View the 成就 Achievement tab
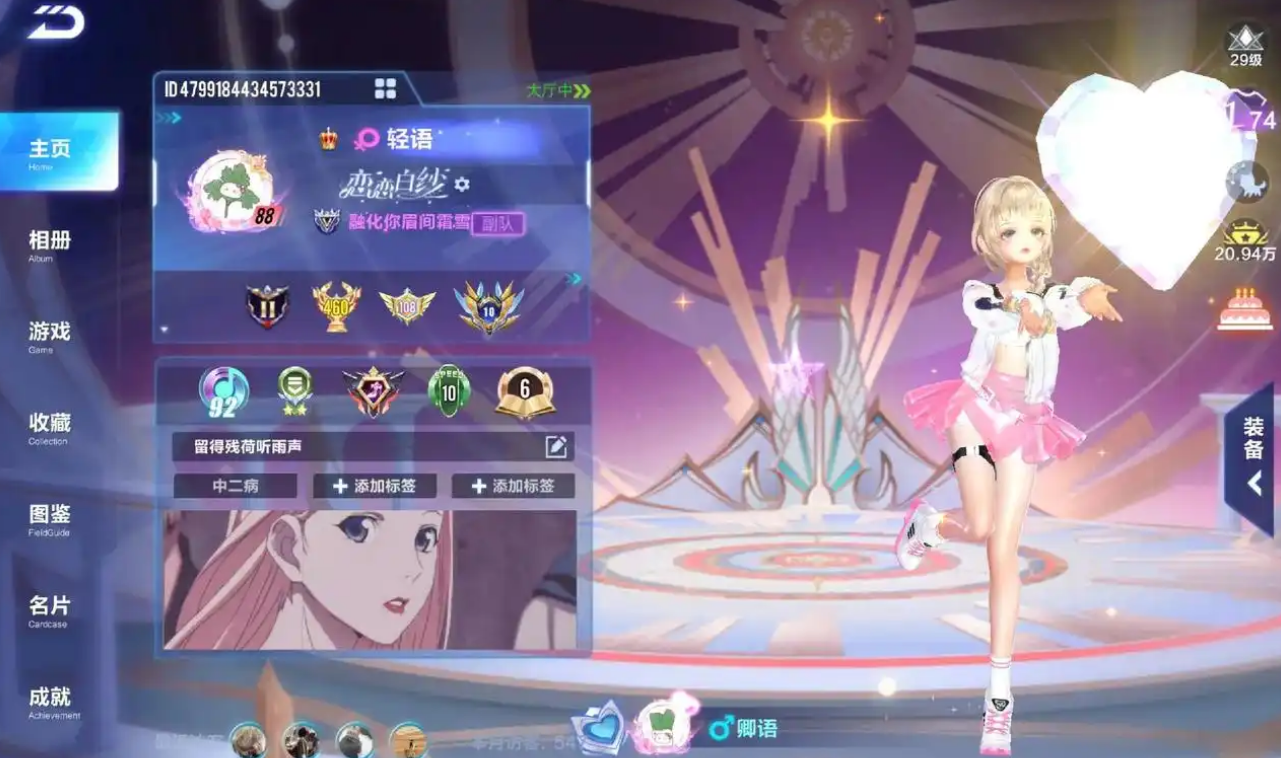 pyautogui.click(x=50, y=700)
